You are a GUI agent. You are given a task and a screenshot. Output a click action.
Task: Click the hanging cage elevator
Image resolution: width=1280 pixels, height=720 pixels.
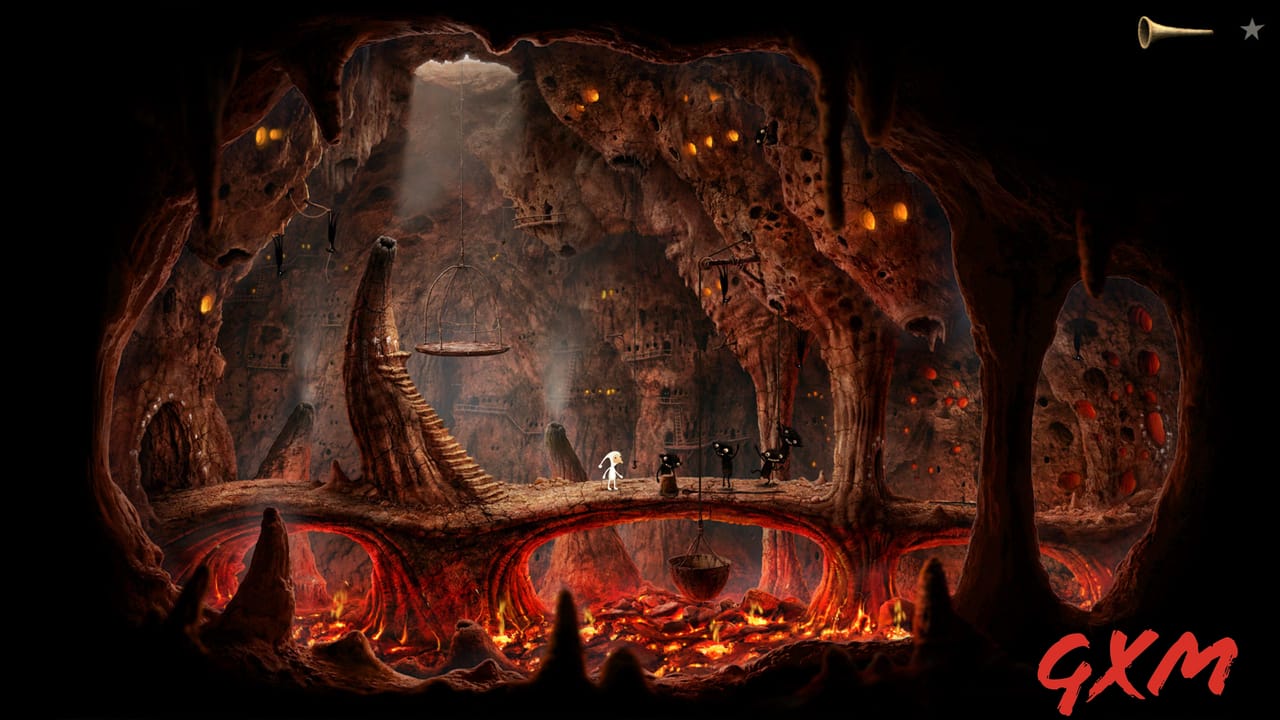click(460, 310)
